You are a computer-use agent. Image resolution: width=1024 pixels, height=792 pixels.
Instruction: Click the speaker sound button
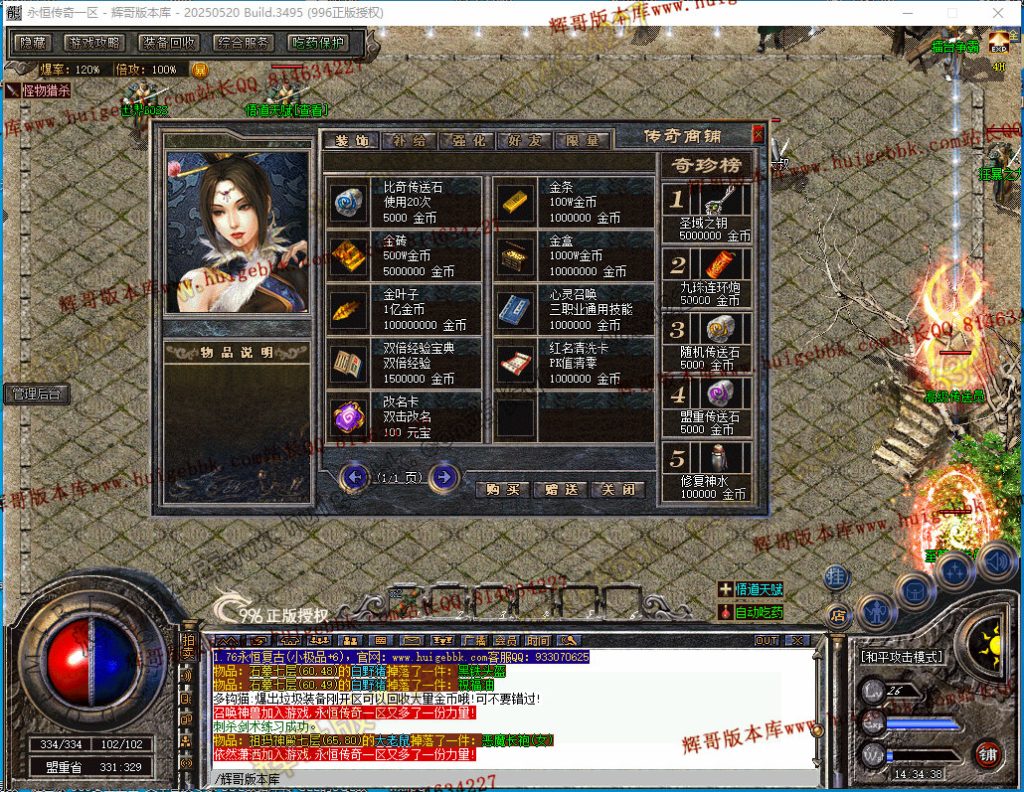click(x=996, y=561)
